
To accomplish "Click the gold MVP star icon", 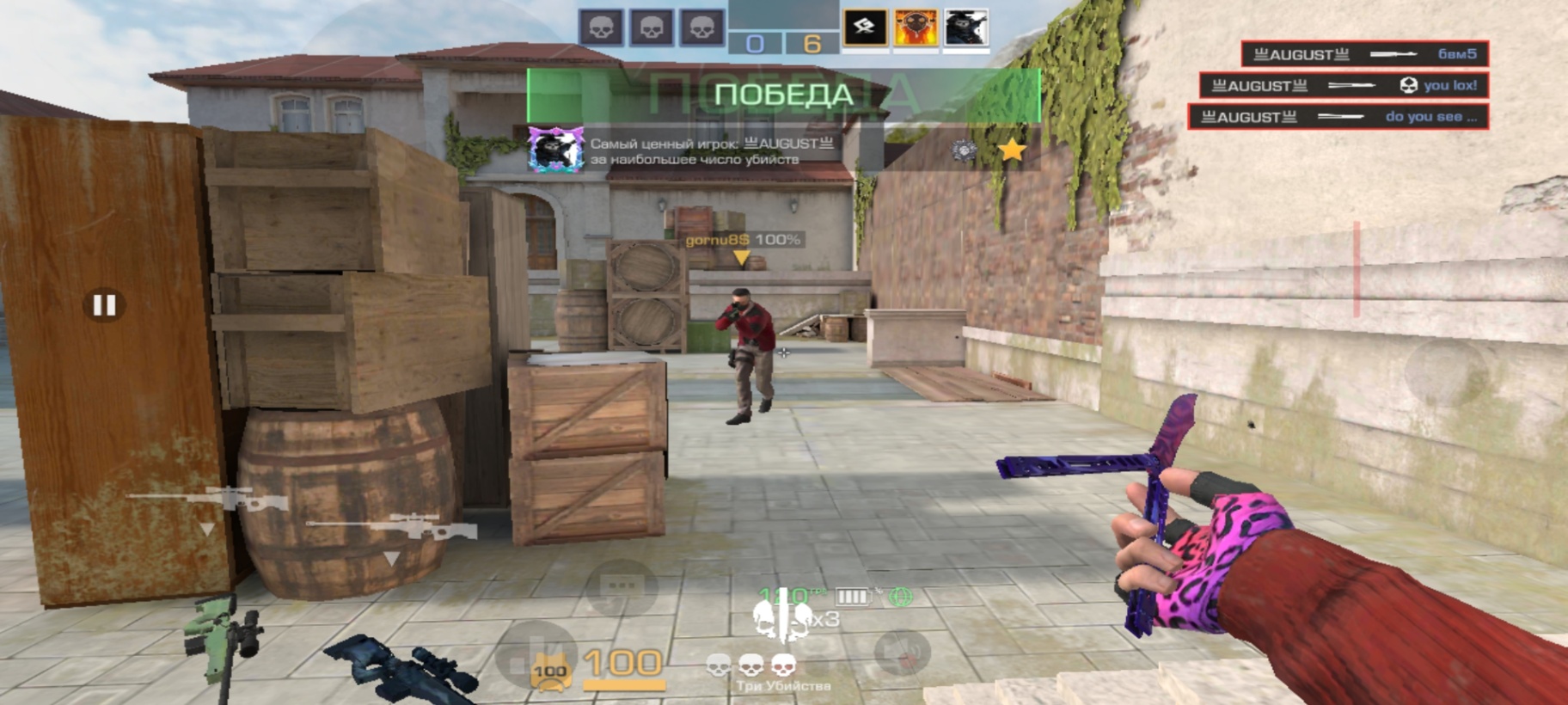I will [1012, 150].
